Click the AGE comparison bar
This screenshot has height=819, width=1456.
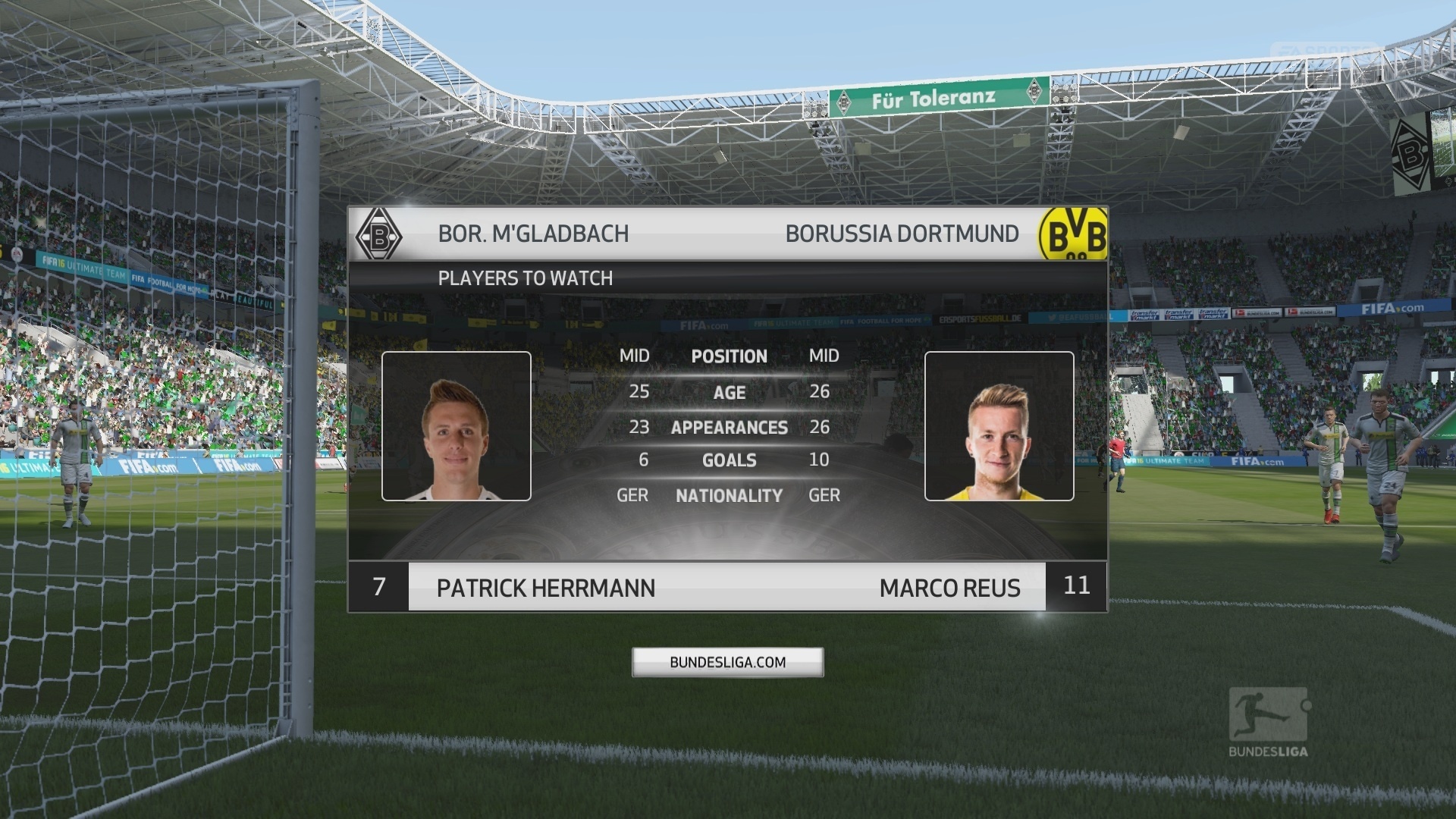tap(730, 392)
